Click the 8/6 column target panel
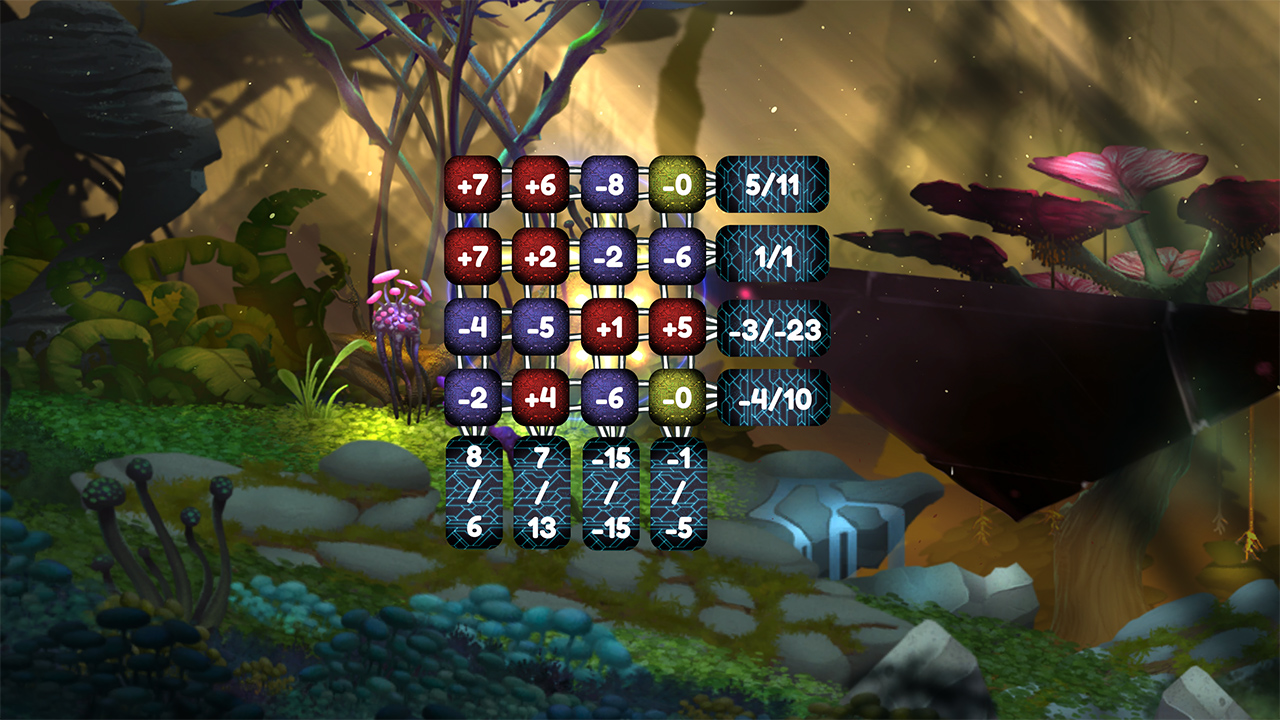1280x720 pixels. 475,492
